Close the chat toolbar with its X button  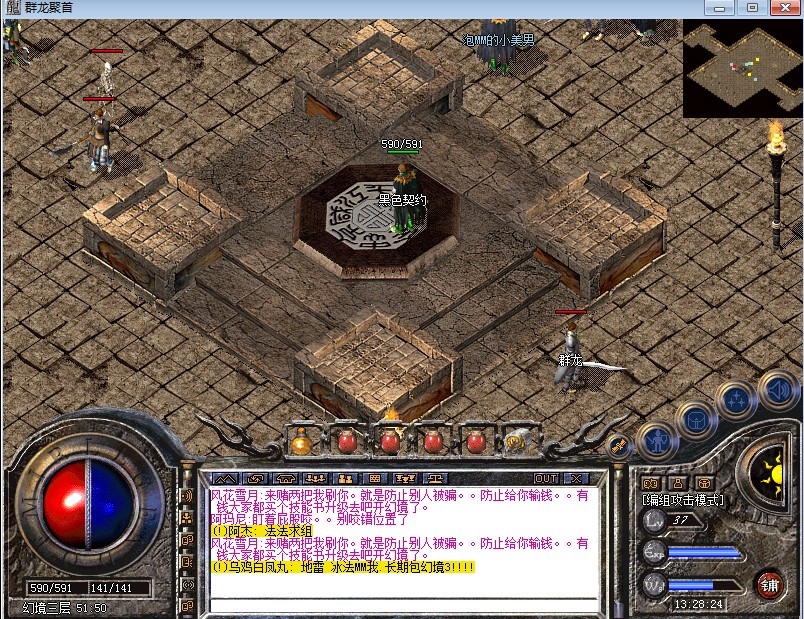pyautogui.click(x=576, y=478)
